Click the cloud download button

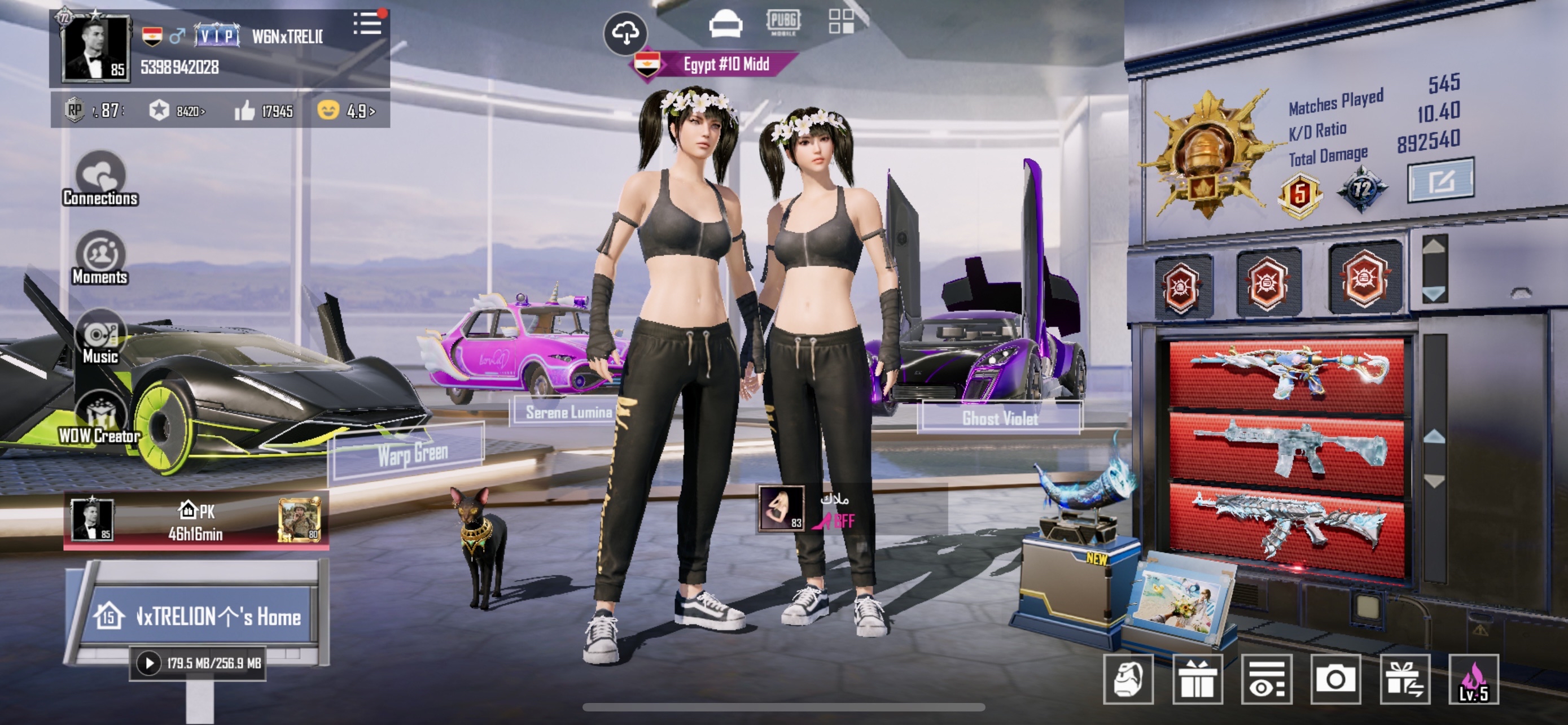[x=625, y=33]
